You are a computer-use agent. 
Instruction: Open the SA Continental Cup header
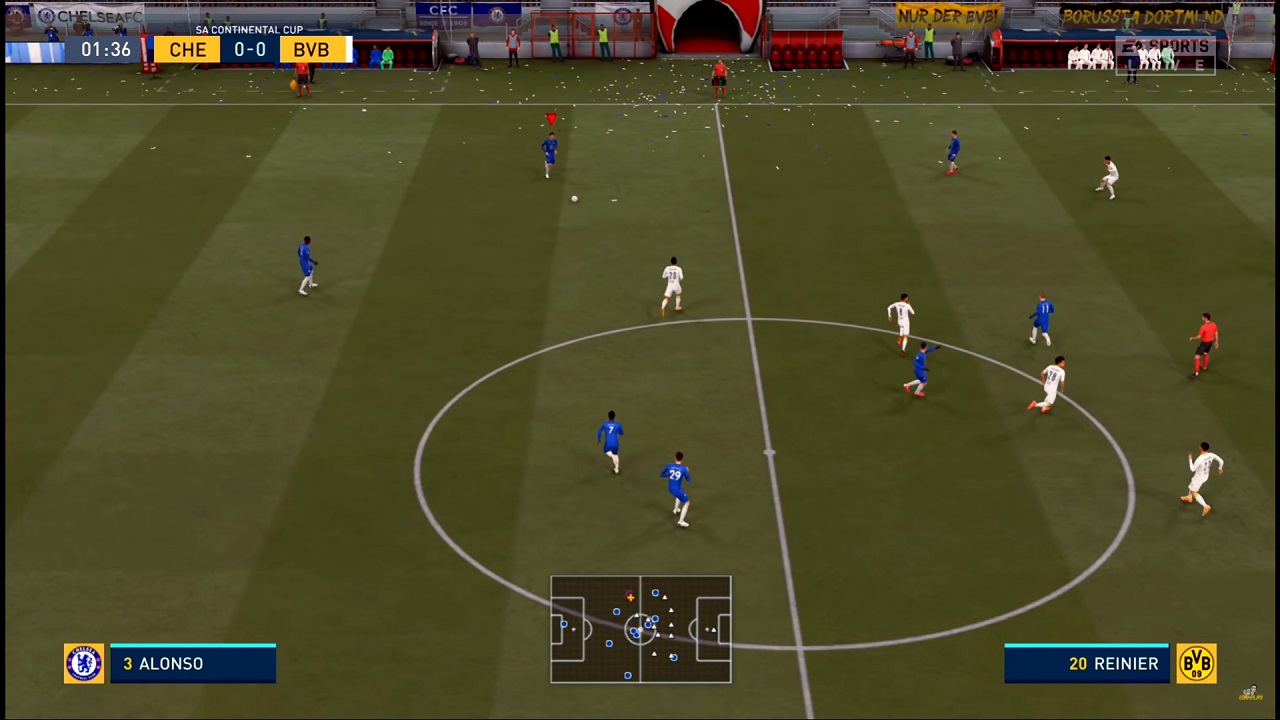click(248, 29)
